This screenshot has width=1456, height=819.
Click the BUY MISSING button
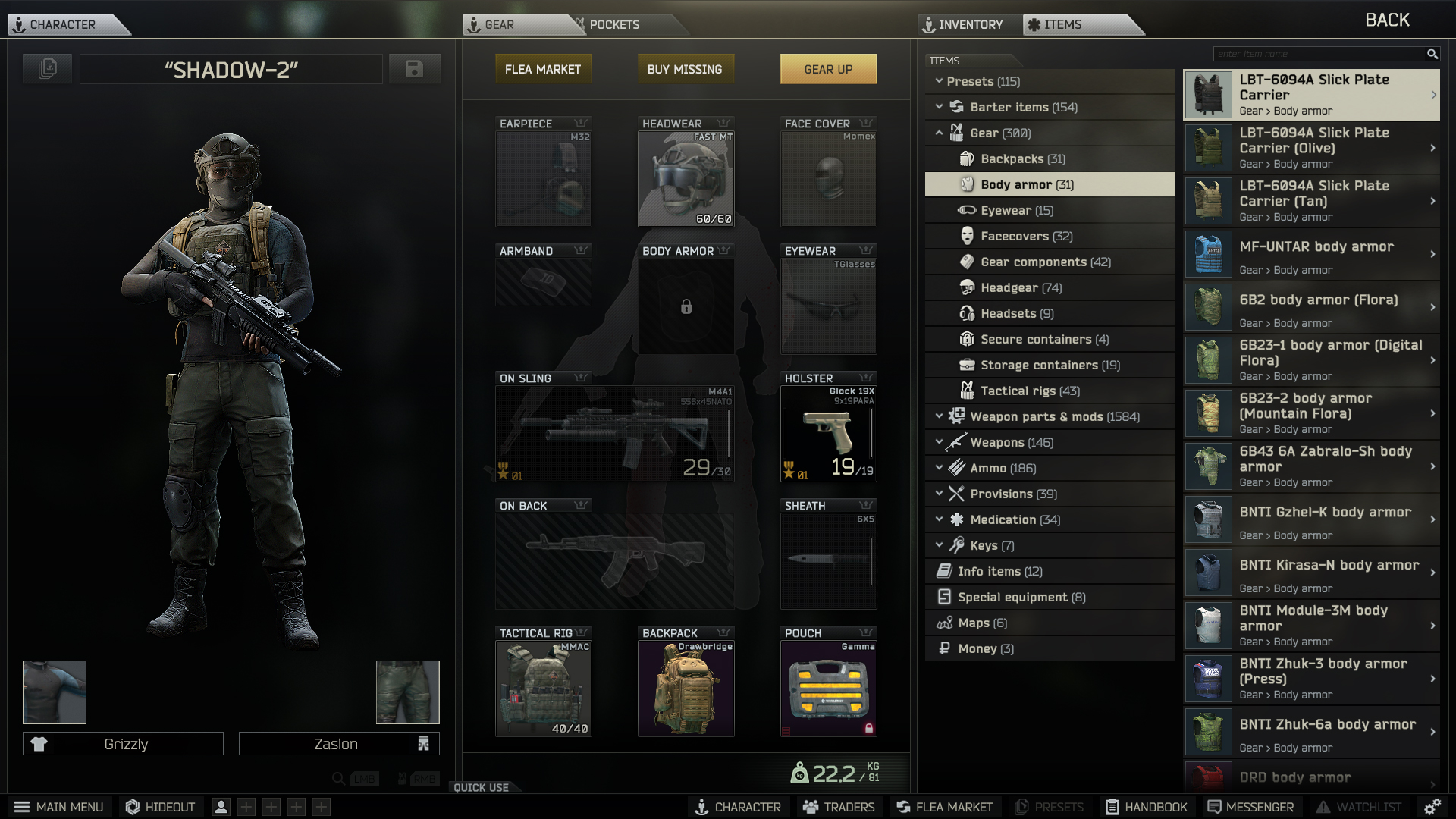point(685,68)
